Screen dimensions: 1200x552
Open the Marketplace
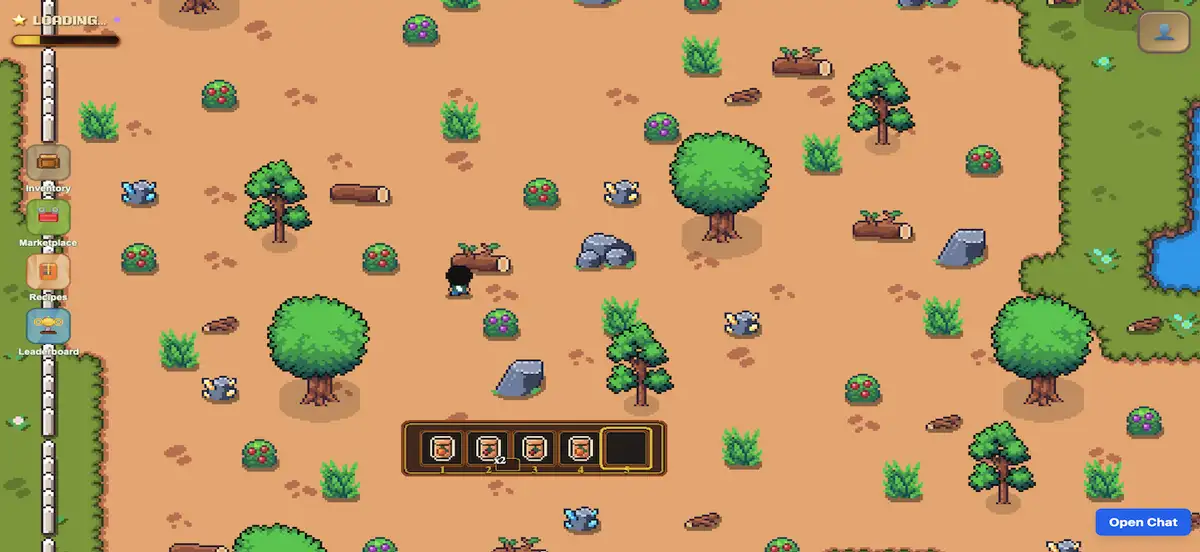click(48, 216)
